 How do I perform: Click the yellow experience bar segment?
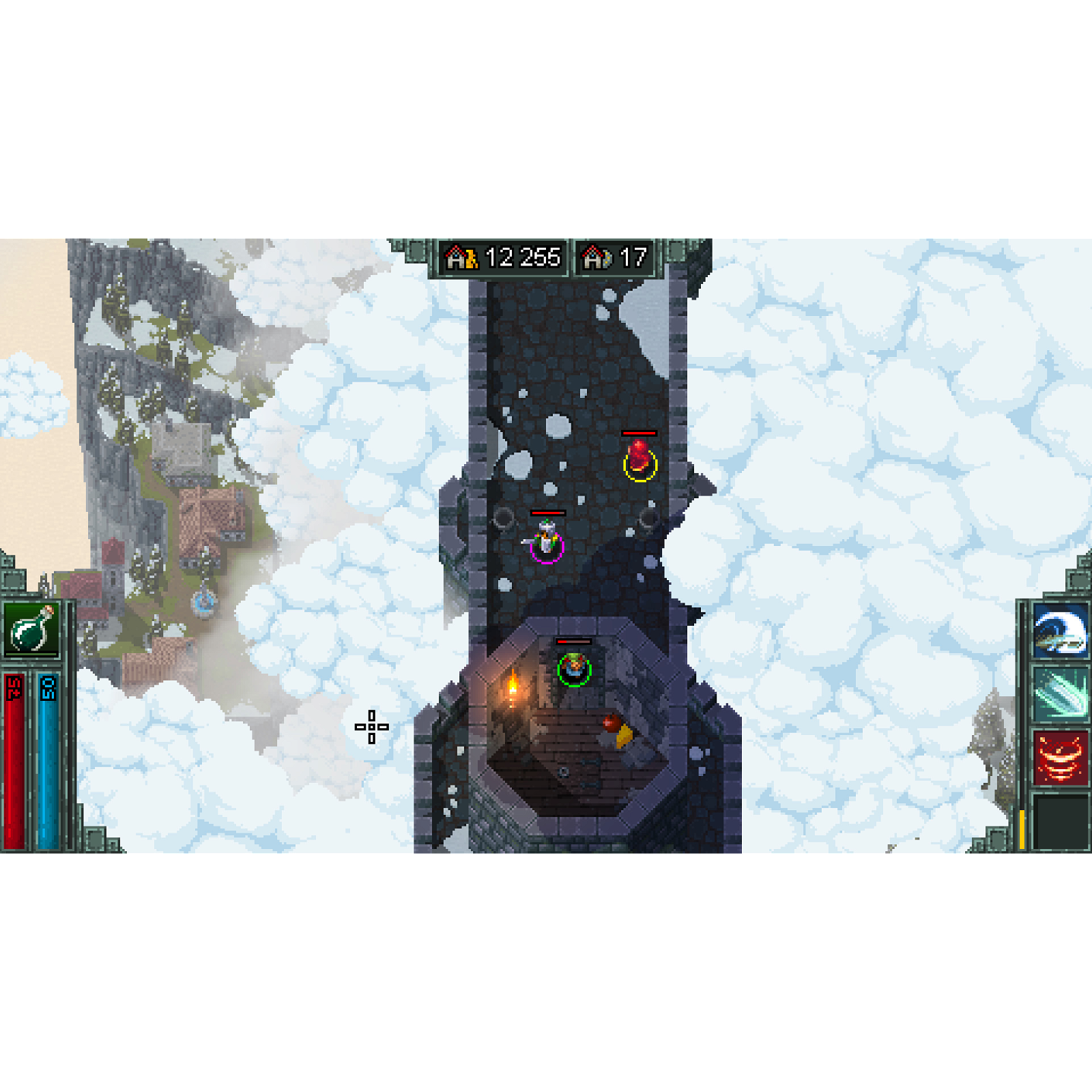[1022, 829]
